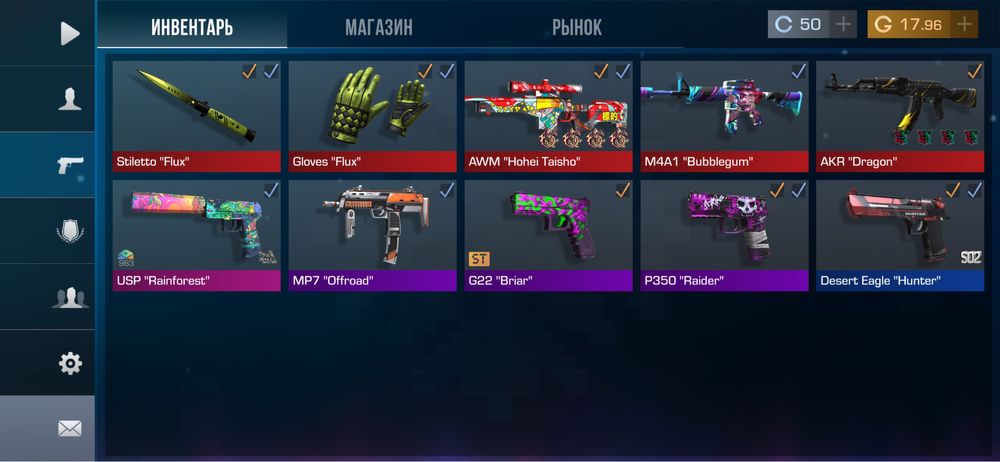
Task: Switch to the Магазин tab
Action: 378,27
